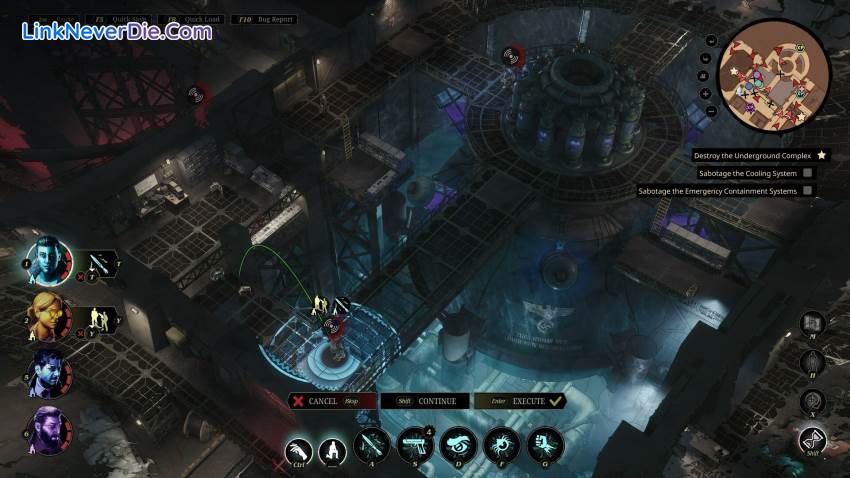This screenshot has width=850, height=478.
Task: Choose the raised fist ability
Action: point(545,445)
